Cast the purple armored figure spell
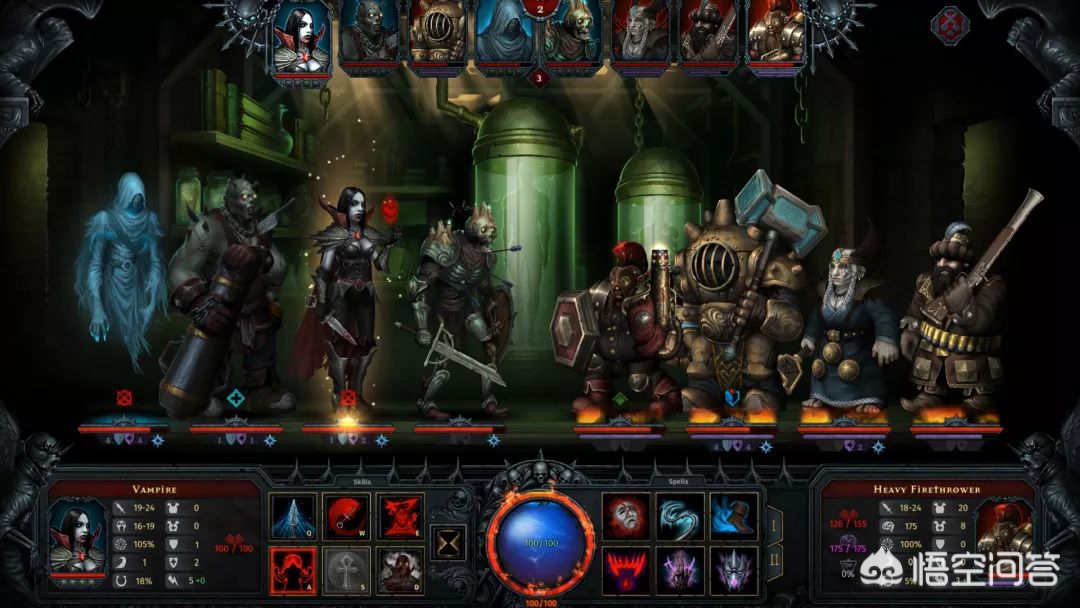Screen dimensions: 1080x608 coord(680,570)
